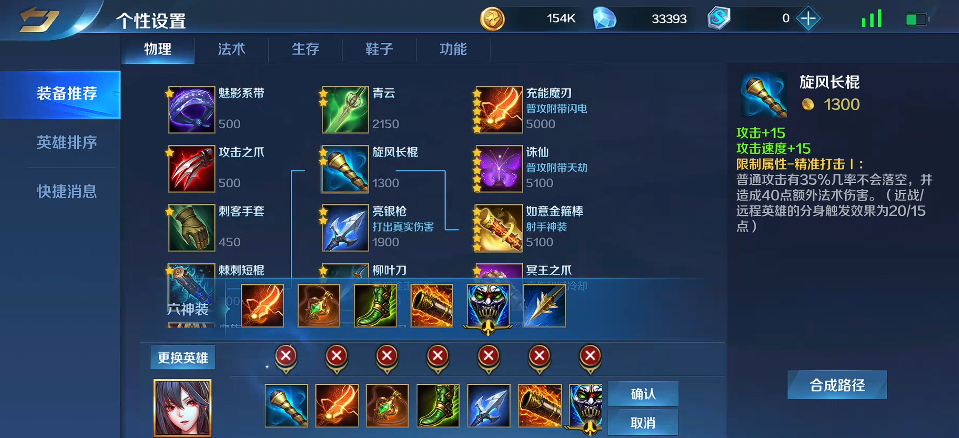This screenshot has height=438, width=959.
Task: Open the 快捷消息 side menu
Action: (x=66, y=191)
